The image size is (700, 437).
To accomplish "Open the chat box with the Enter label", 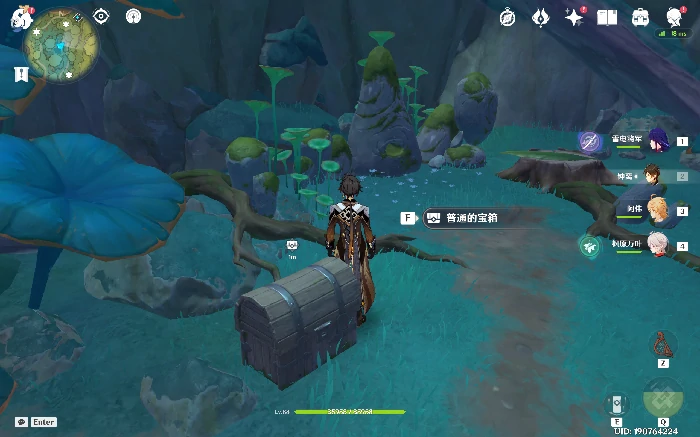I will click(x=36, y=422).
